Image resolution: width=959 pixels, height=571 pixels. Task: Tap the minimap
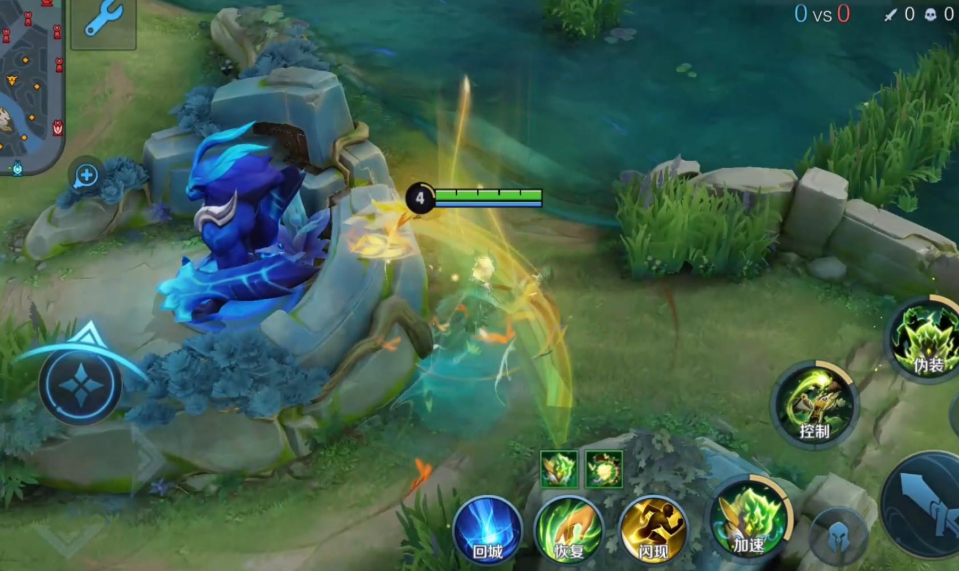[30, 85]
